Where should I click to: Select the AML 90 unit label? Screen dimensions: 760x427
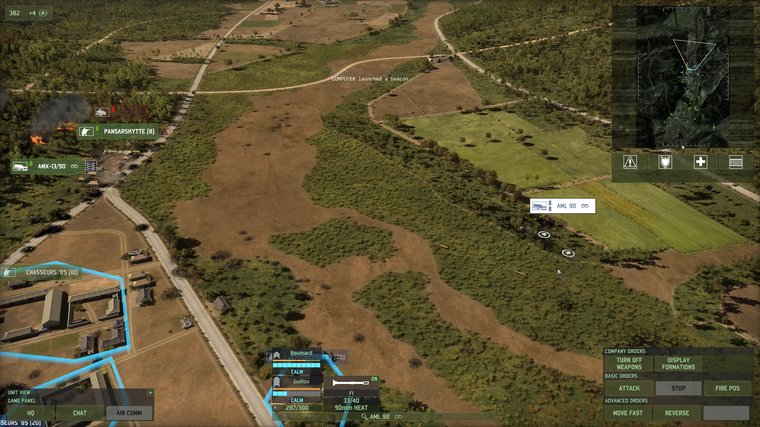coord(563,206)
